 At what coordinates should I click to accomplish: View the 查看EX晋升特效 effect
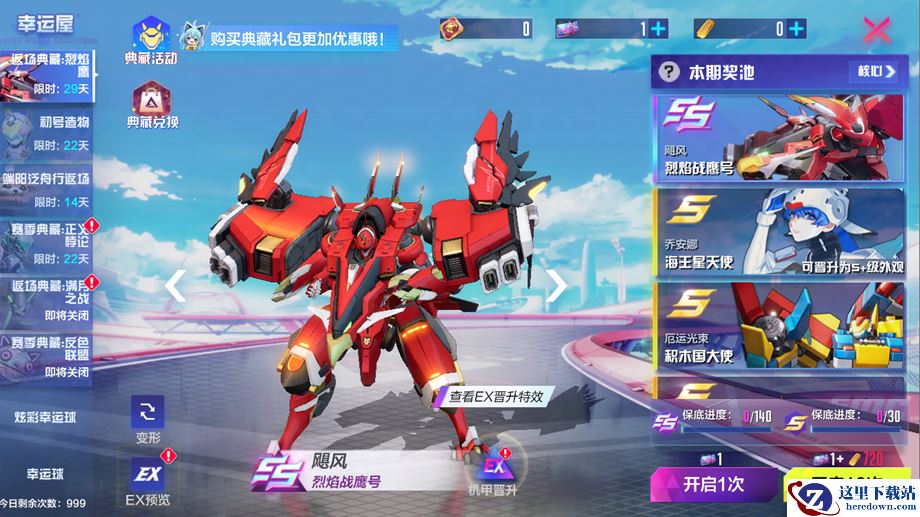(494, 396)
